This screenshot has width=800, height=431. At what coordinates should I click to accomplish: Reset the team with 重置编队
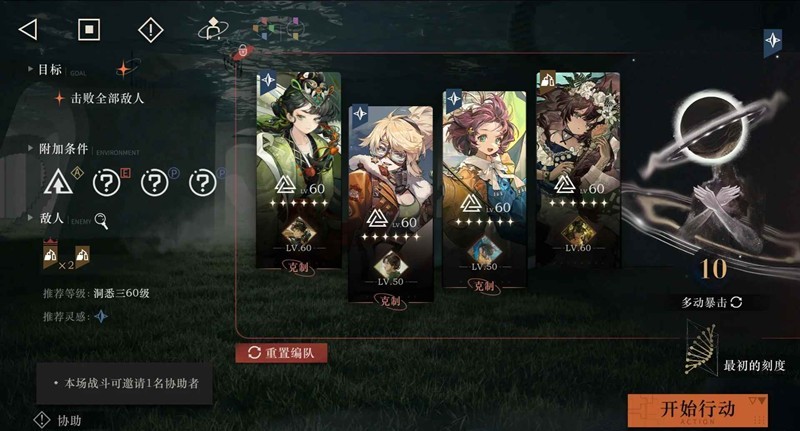281,353
